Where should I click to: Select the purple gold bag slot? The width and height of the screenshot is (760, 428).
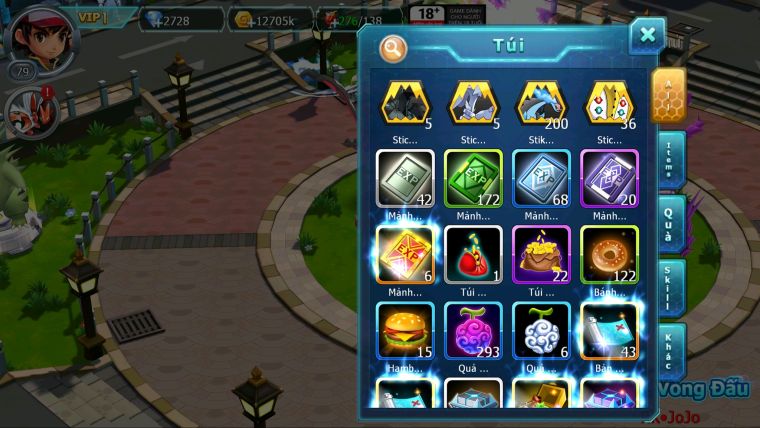pyautogui.click(x=541, y=253)
